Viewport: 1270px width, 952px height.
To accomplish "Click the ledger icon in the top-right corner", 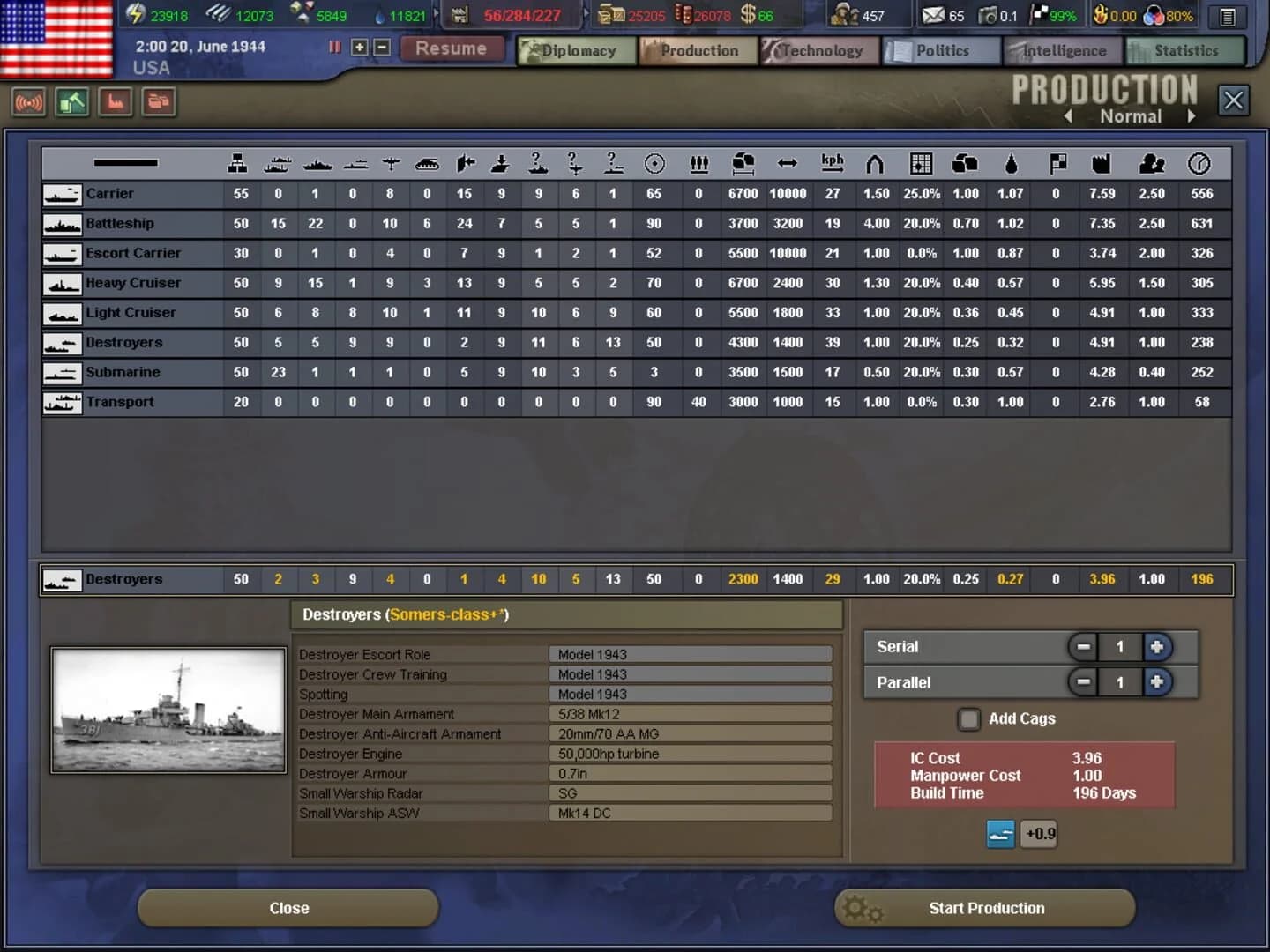I will (x=1227, y=17).
